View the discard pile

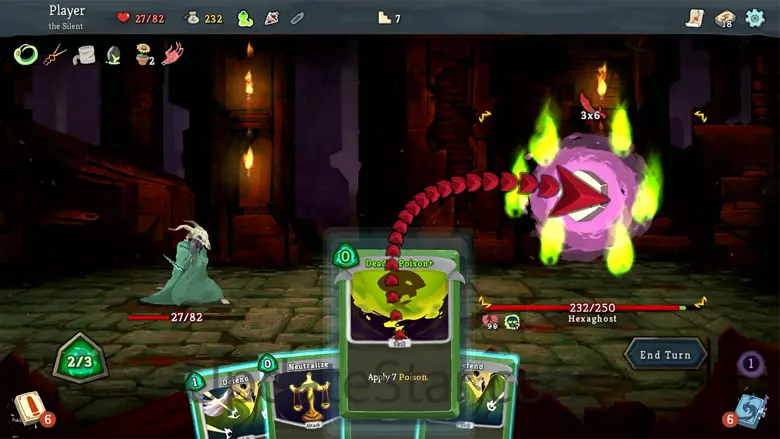point(752,408)
